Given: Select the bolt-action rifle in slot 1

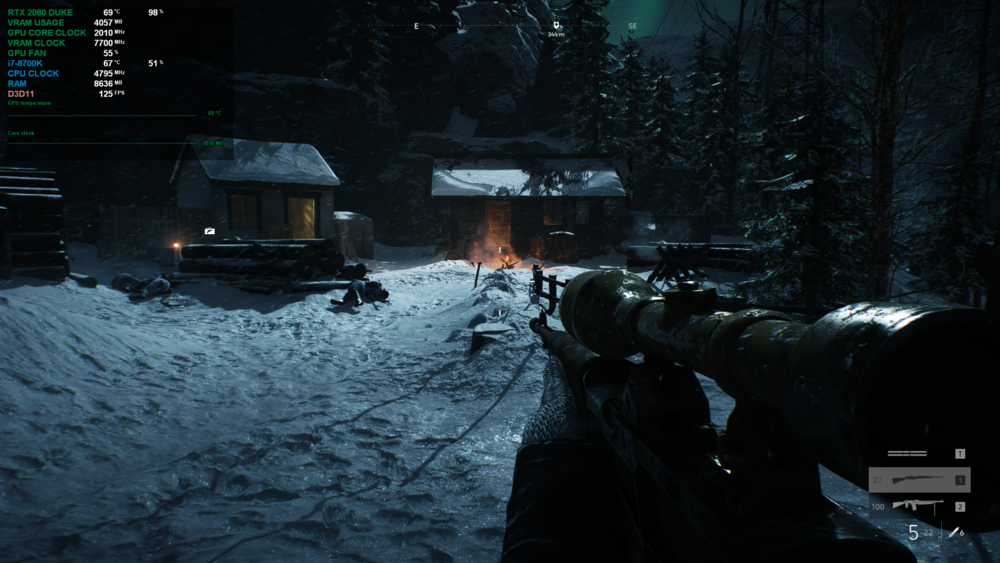Looking at the screenshot, I should (919, 480).
